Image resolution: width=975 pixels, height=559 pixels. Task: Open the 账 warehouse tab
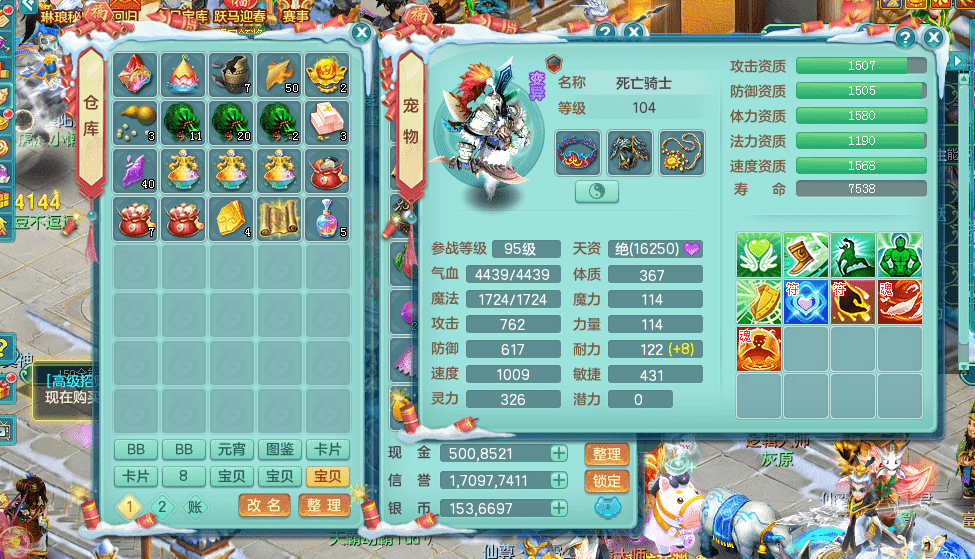point(194,506)
